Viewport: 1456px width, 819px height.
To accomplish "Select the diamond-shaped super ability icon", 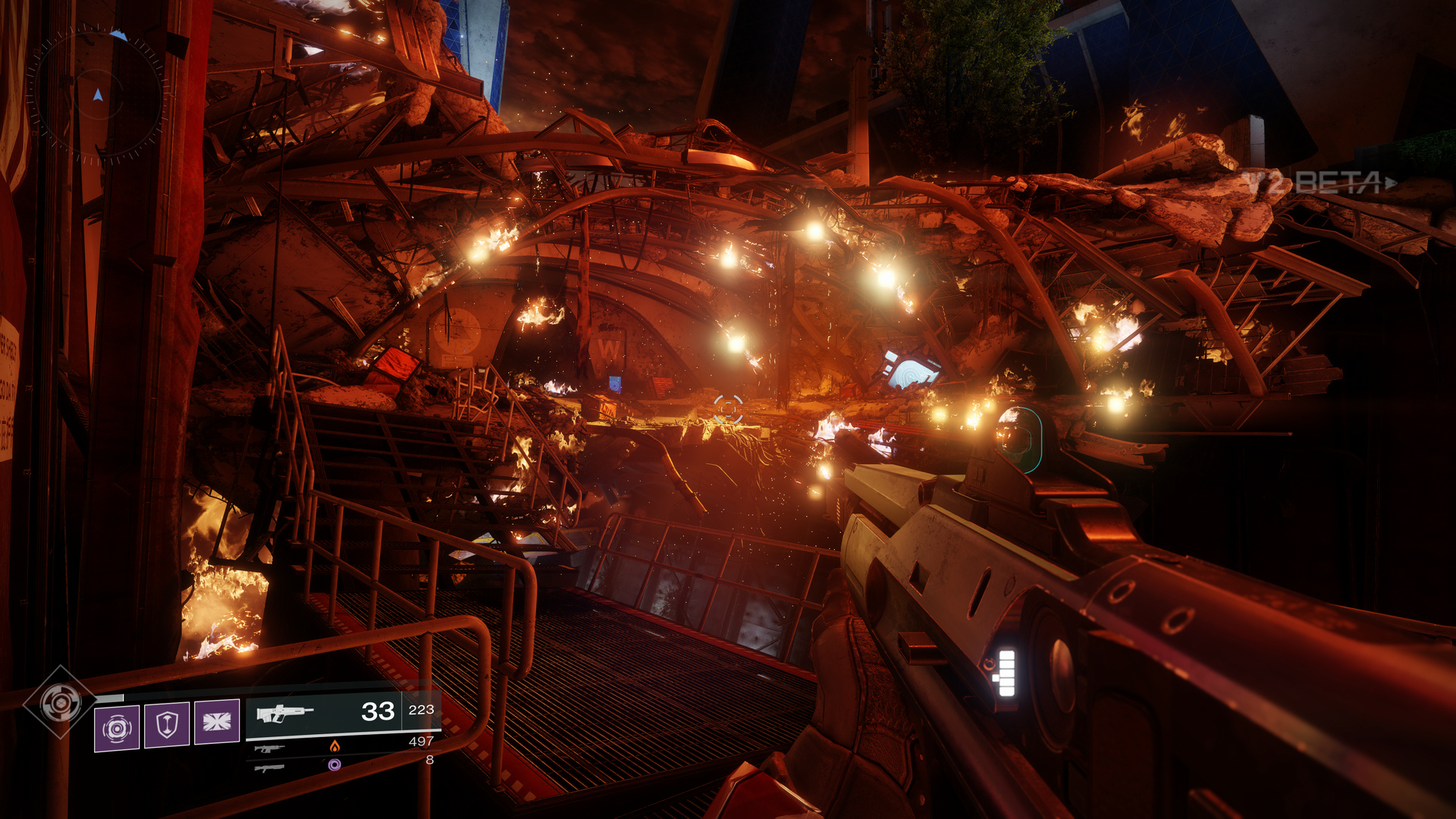I will [60, 703].
